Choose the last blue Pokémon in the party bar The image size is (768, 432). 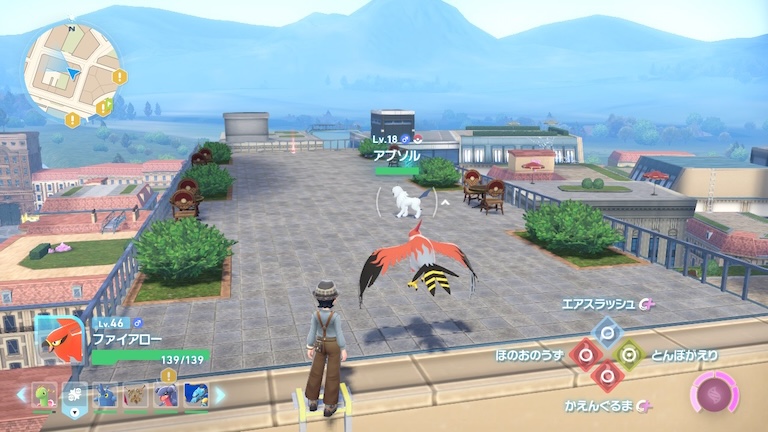[196, 395]
